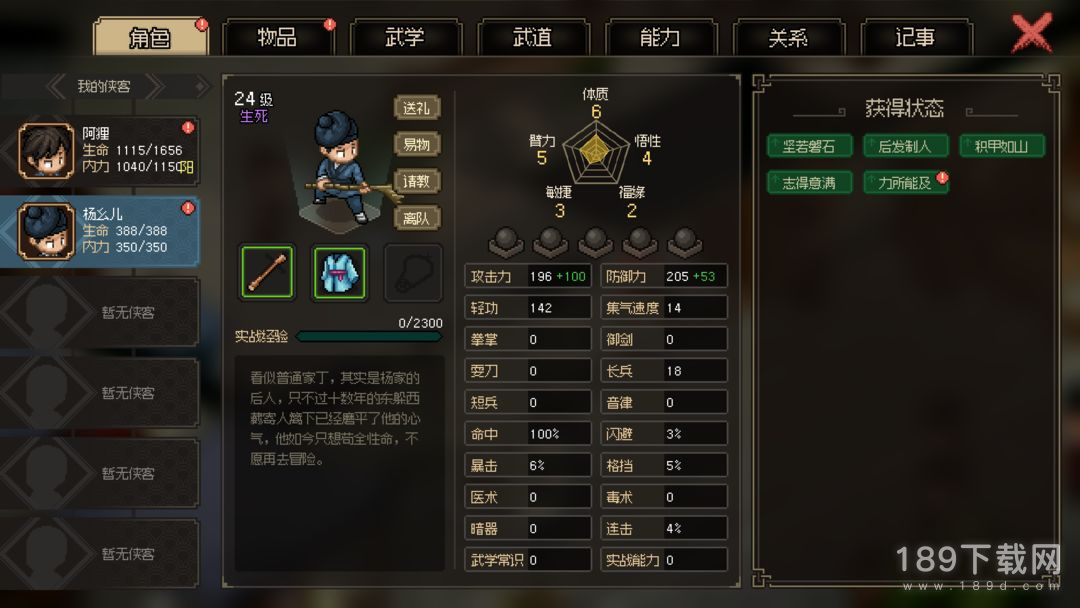Image resolution: width=1080 pixels, height=608 pixels.
Task: Choose the 请教 button
Action: coord(417,181)
